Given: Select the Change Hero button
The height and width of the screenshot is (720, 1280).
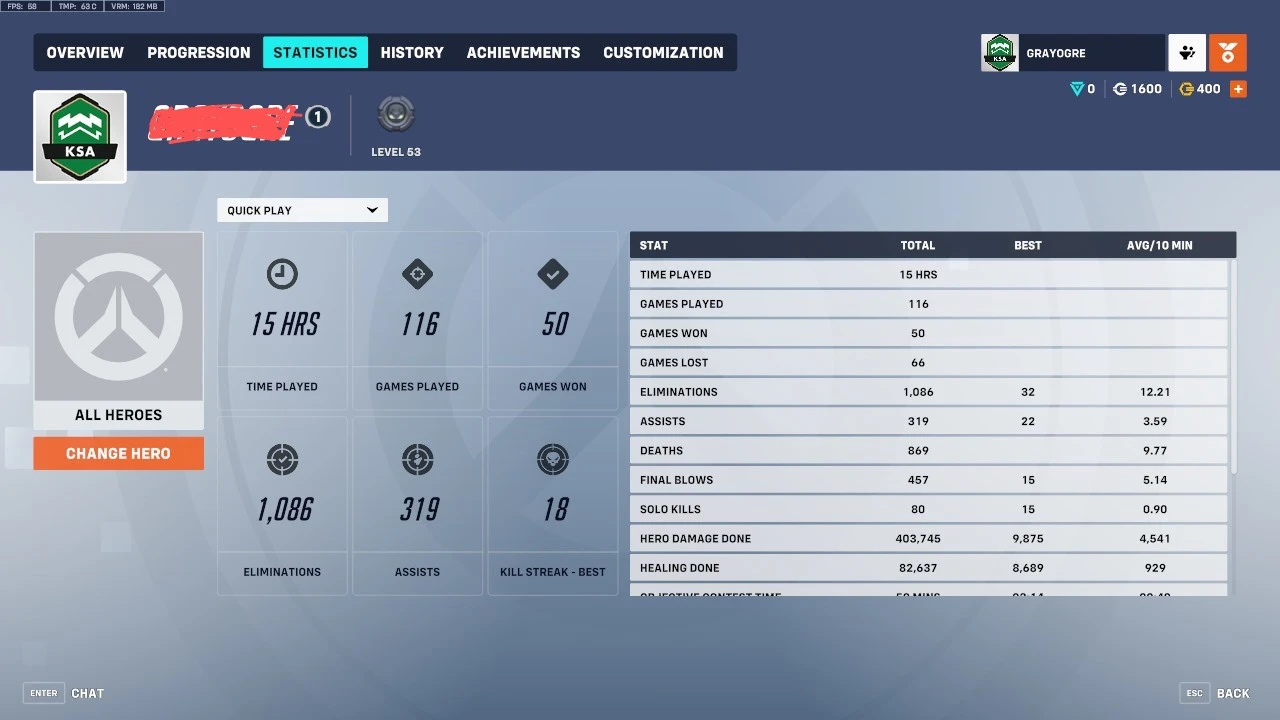Looking at the screenshot, I should (x=118, y=453).
